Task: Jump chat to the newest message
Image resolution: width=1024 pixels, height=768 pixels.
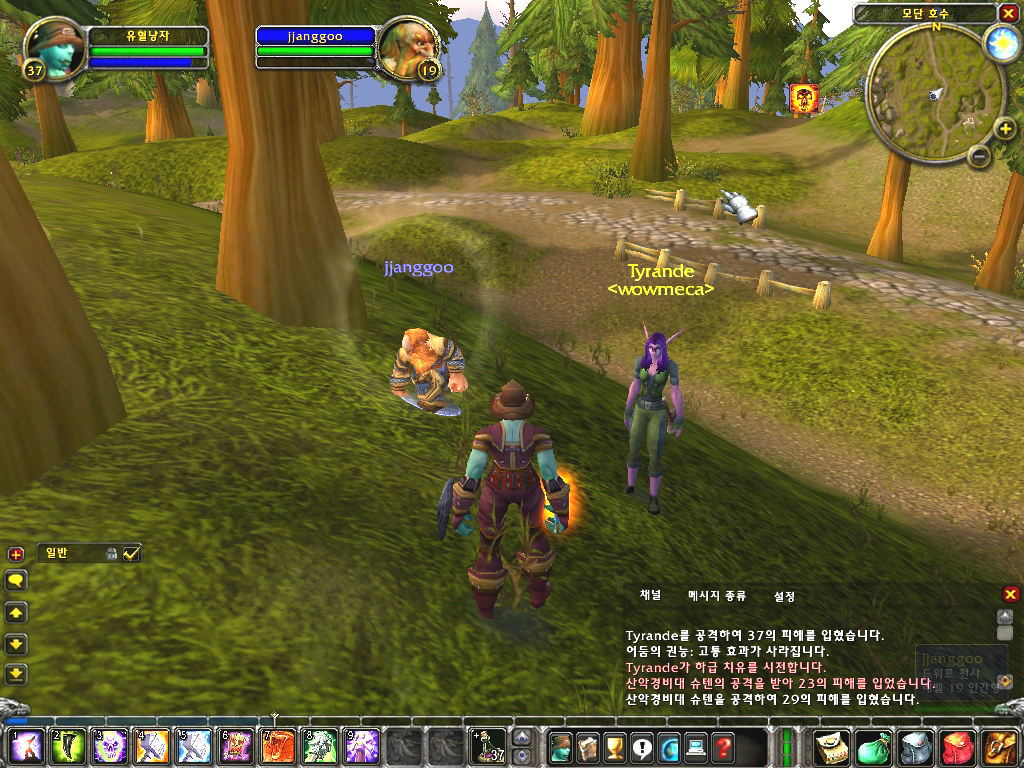Action: click(x=16, y=672)
